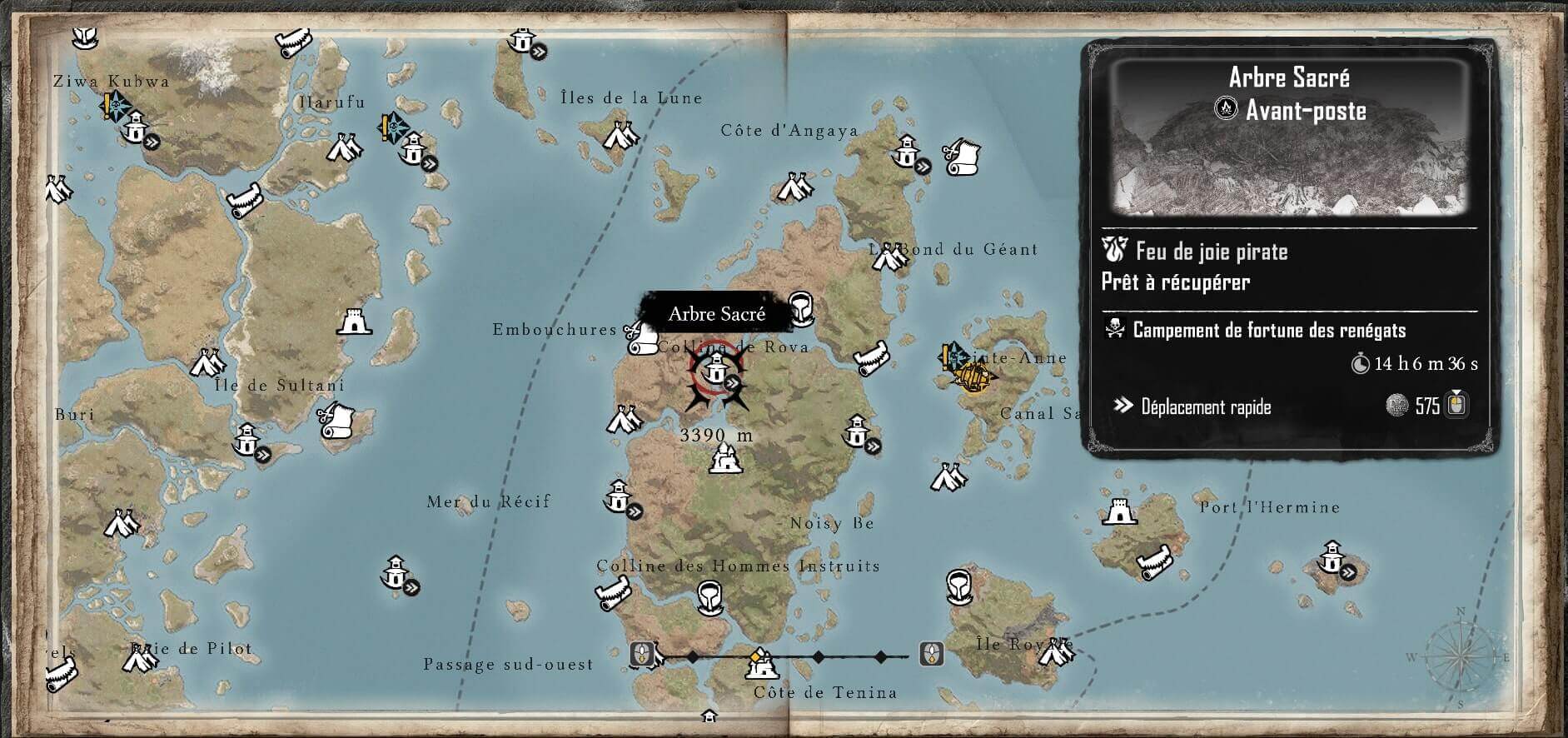
Task: Select the tent camp near Baie de Pilot
Action: [x=140, y=658]
